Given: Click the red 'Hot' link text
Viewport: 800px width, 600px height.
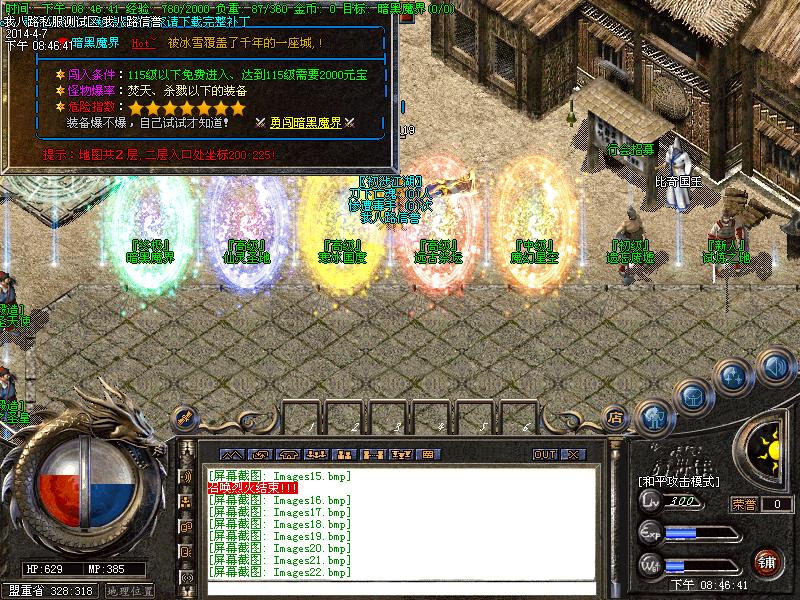Looking at the screenshot, I should [x=142, y=44].
